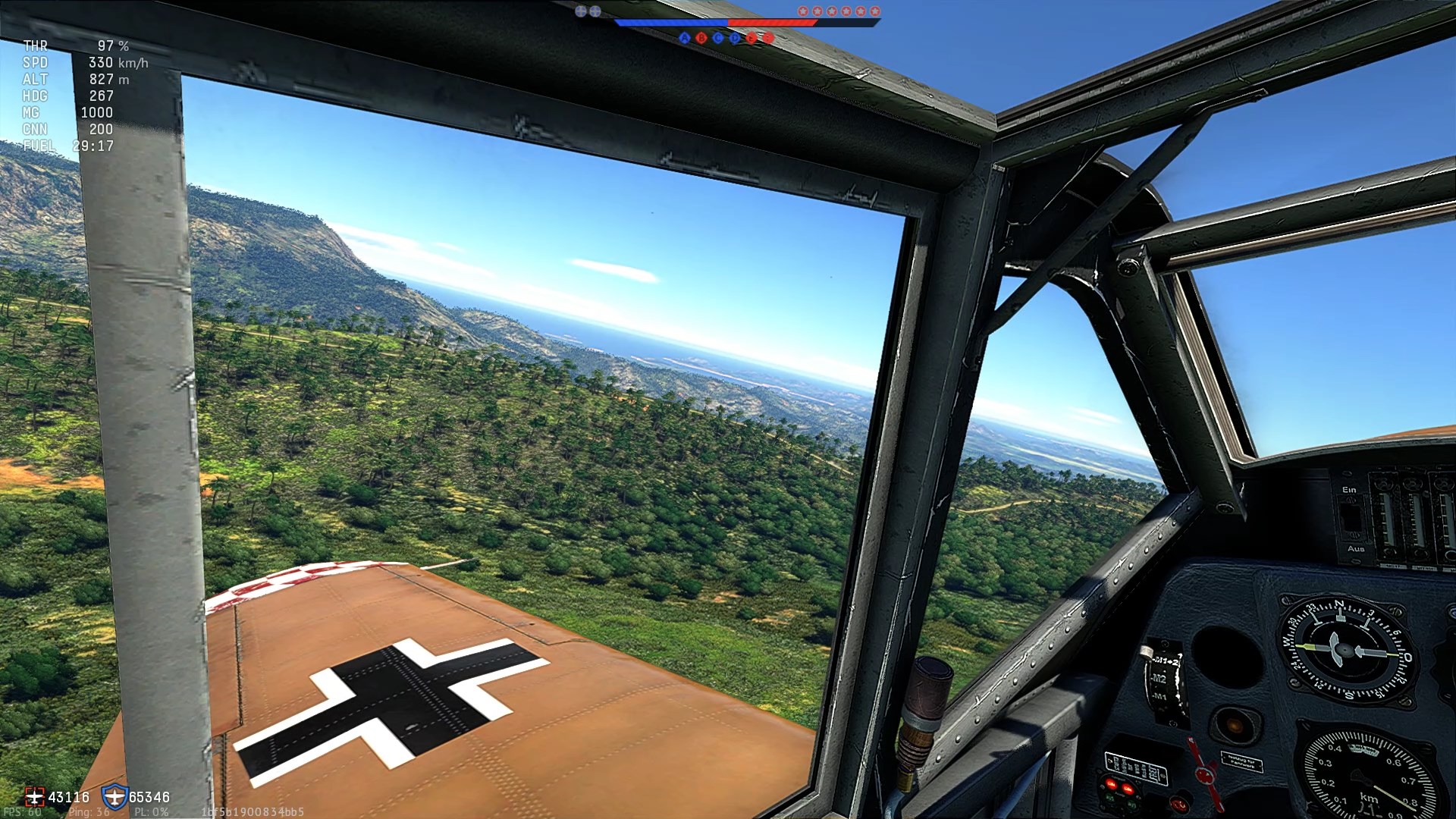Select capture point A marker

click(x=685, y=38)
